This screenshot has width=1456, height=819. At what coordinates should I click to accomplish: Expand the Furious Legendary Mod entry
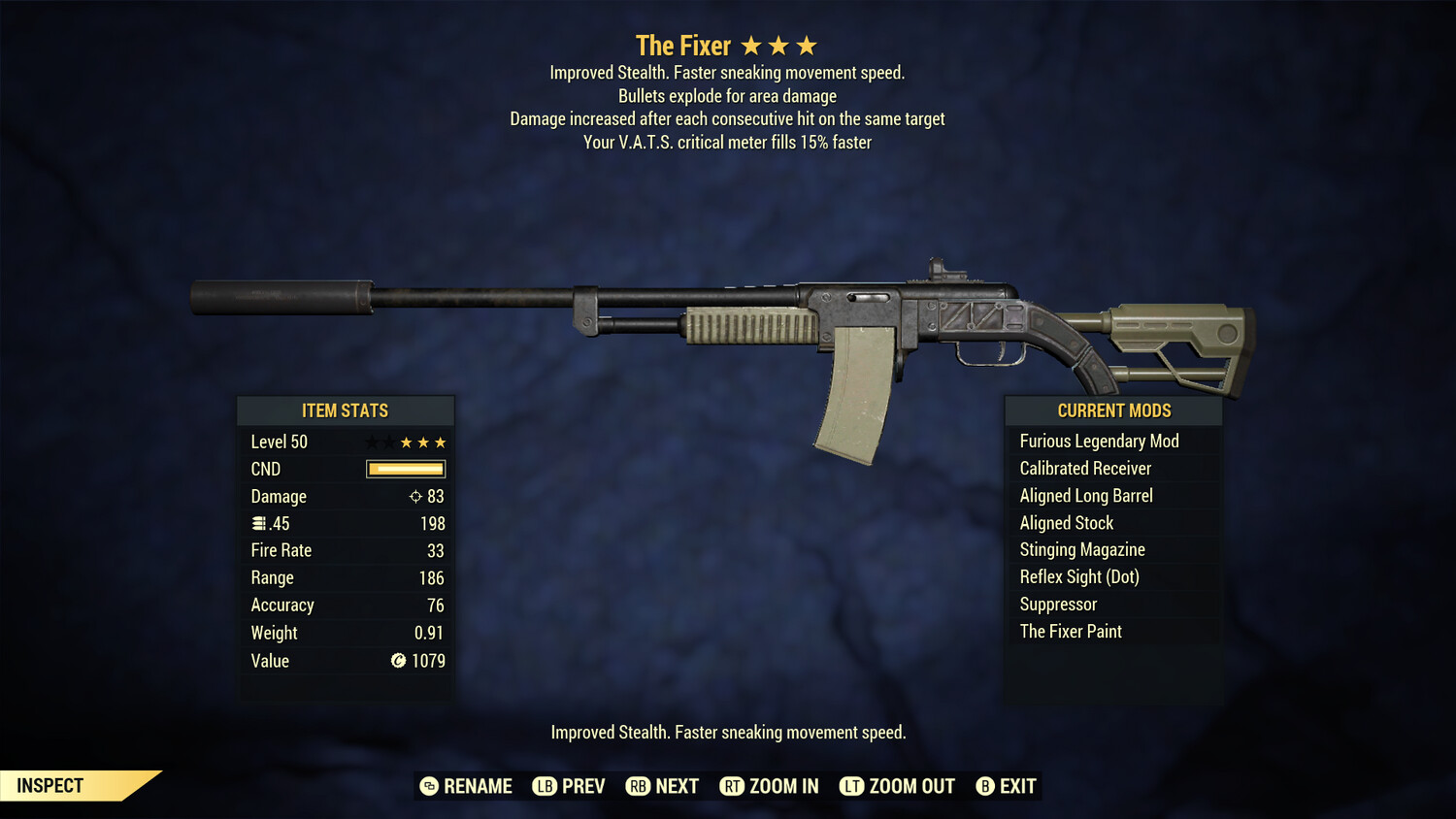[x=1099, y=441]
